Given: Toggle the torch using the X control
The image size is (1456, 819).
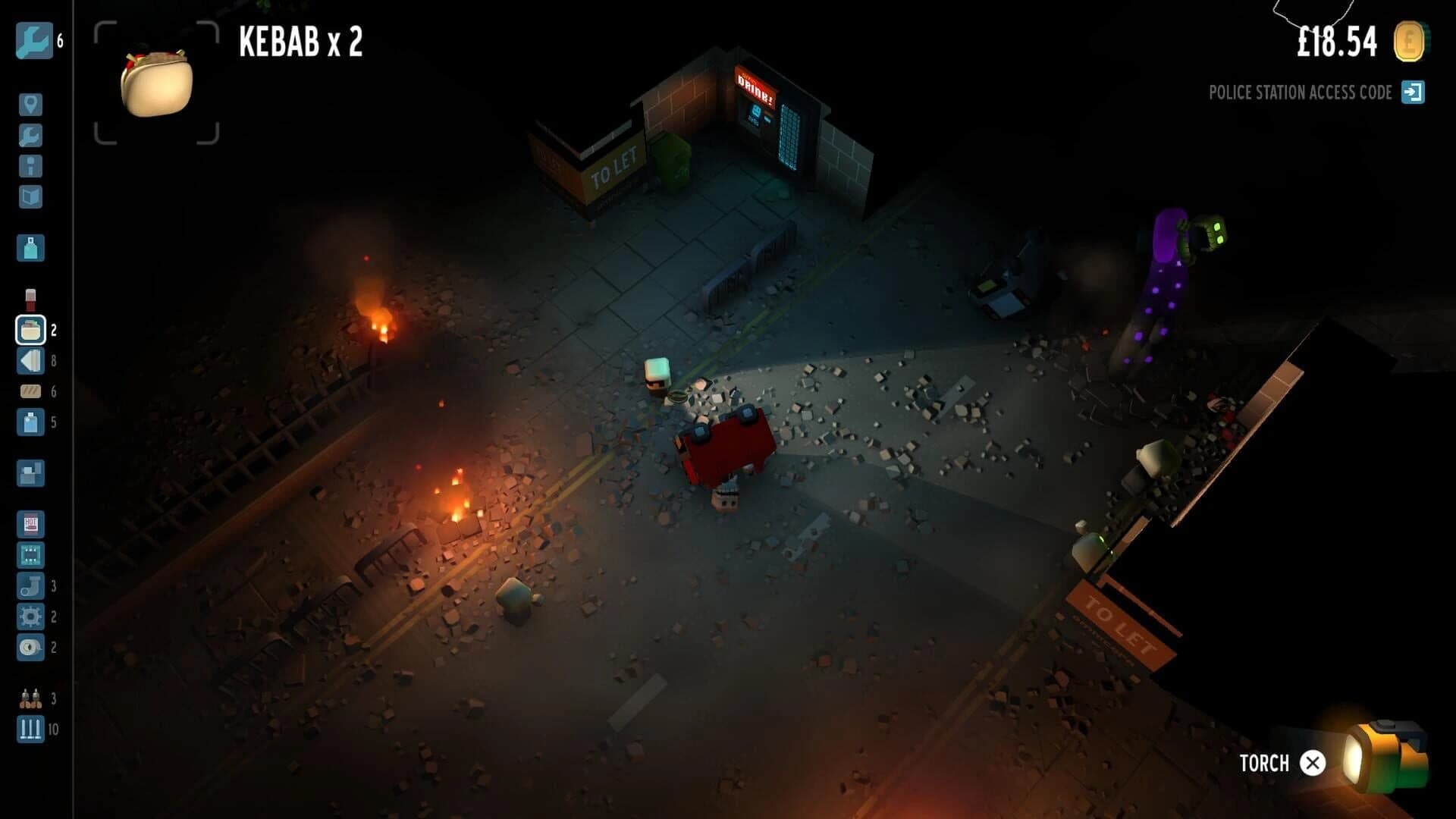Looking at the screenshot, I should (x=1311, y=762).
